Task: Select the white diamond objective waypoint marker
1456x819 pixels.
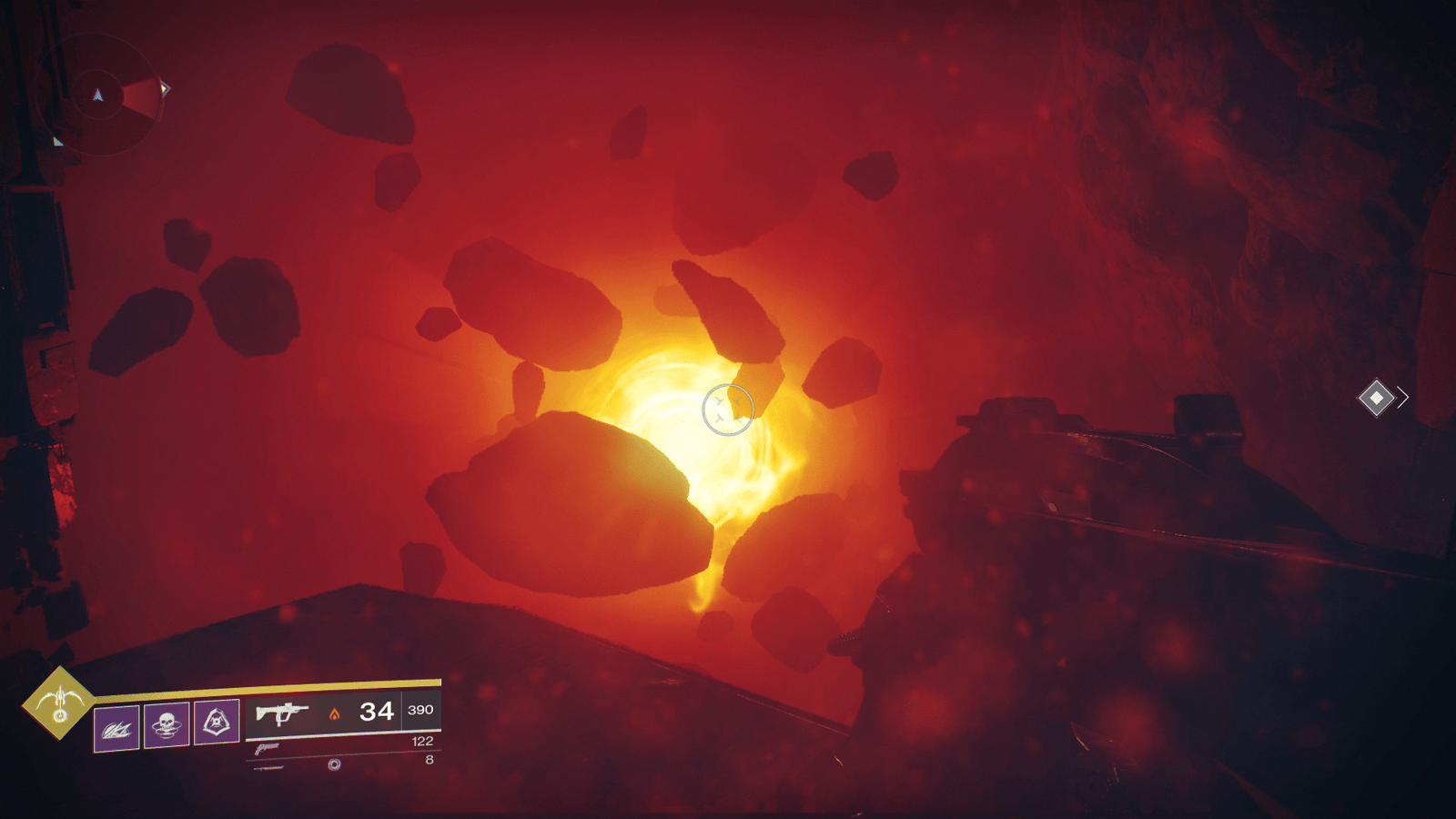Action: [1376, 398]
